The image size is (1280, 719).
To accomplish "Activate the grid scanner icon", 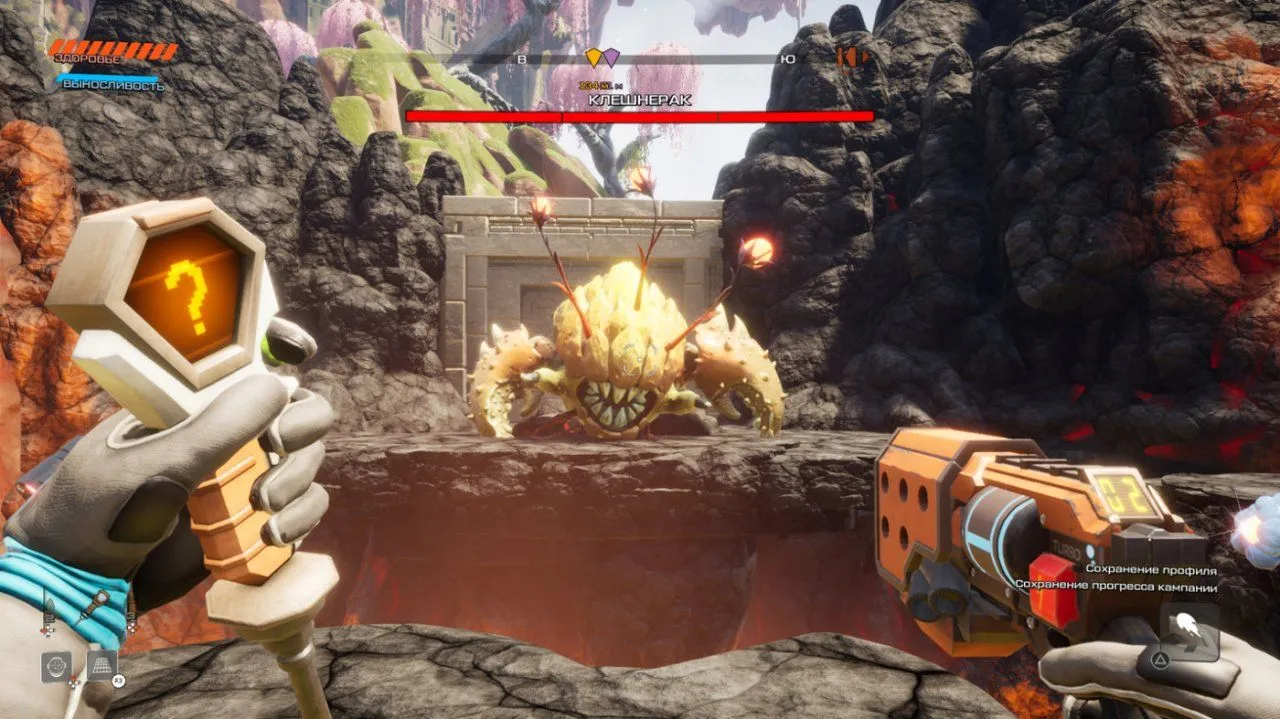I will point(101,665).
